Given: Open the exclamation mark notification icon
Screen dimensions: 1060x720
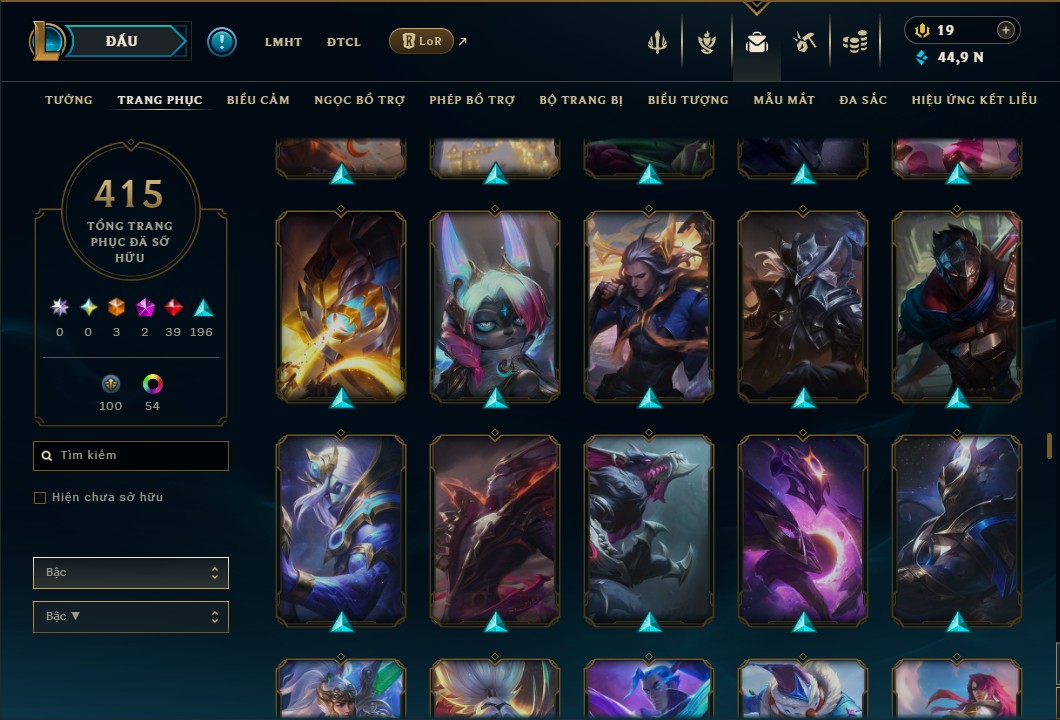Looking at the screenshot, I should pyautogui.click(x=222, y=42).
